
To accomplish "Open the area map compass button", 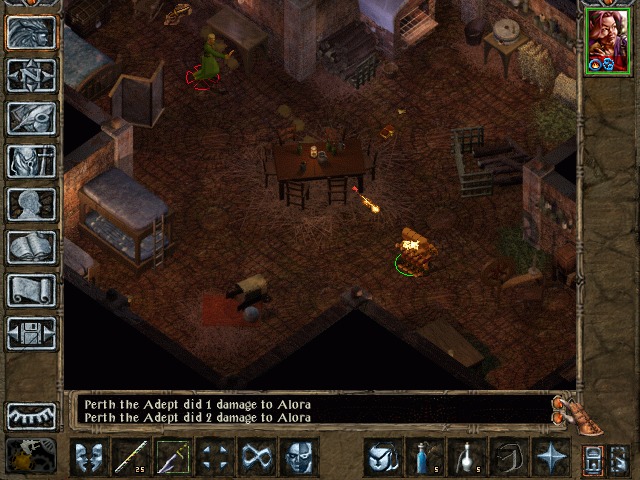I will (x=31, y=75).
